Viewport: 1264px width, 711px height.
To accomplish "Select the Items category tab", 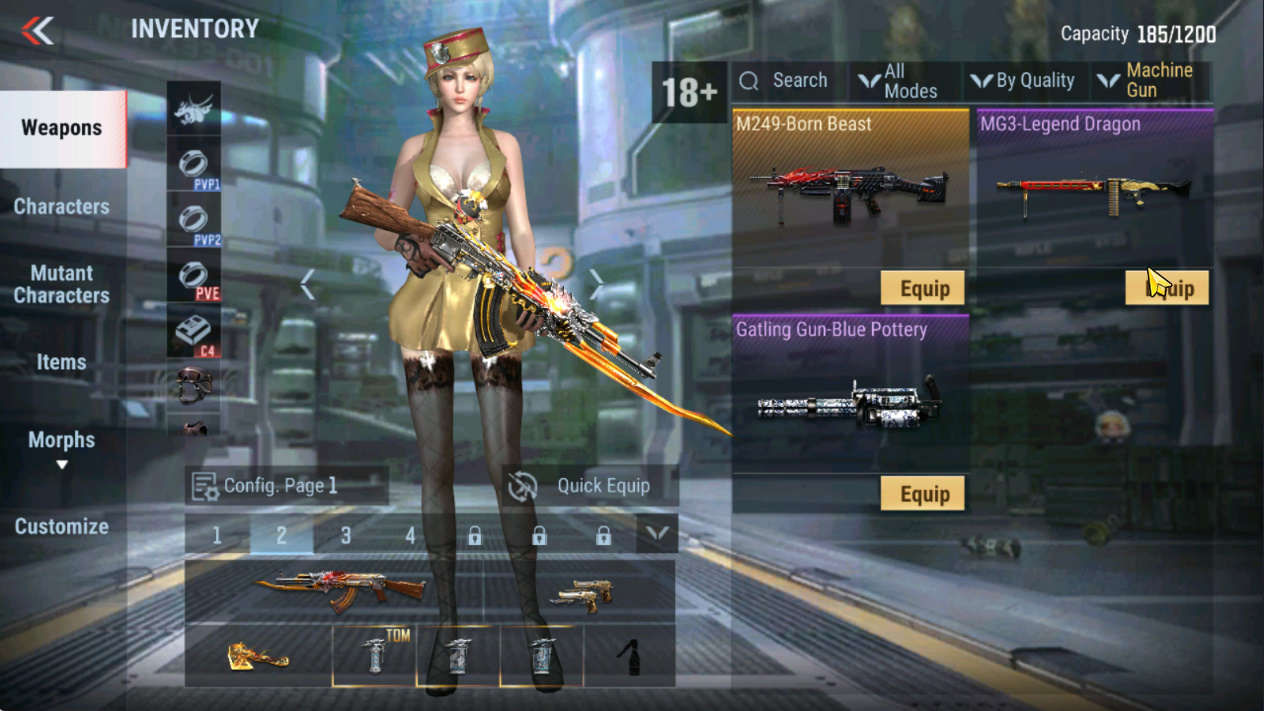I will click(x=62, y=362).
